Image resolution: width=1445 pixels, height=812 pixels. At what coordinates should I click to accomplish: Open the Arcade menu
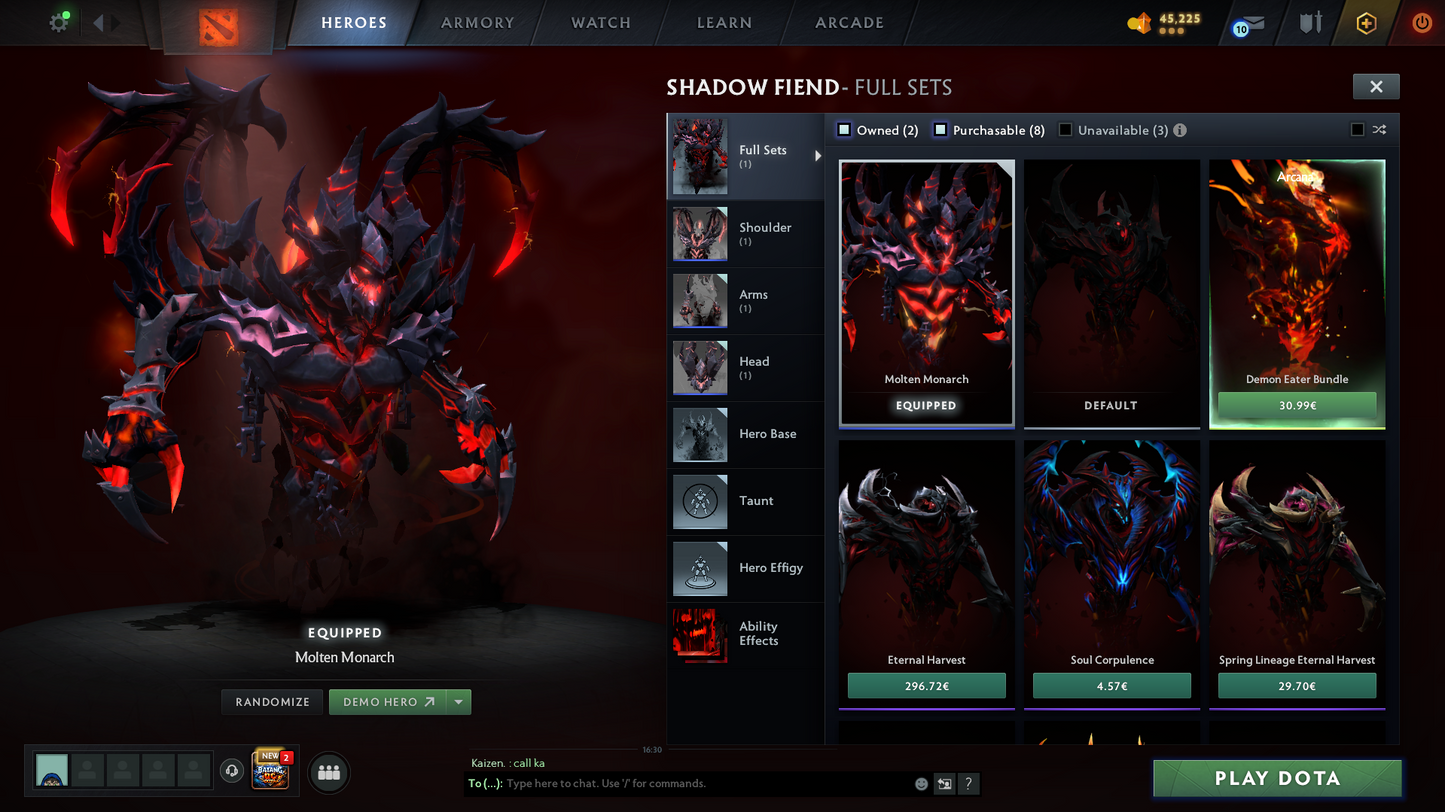849,22
